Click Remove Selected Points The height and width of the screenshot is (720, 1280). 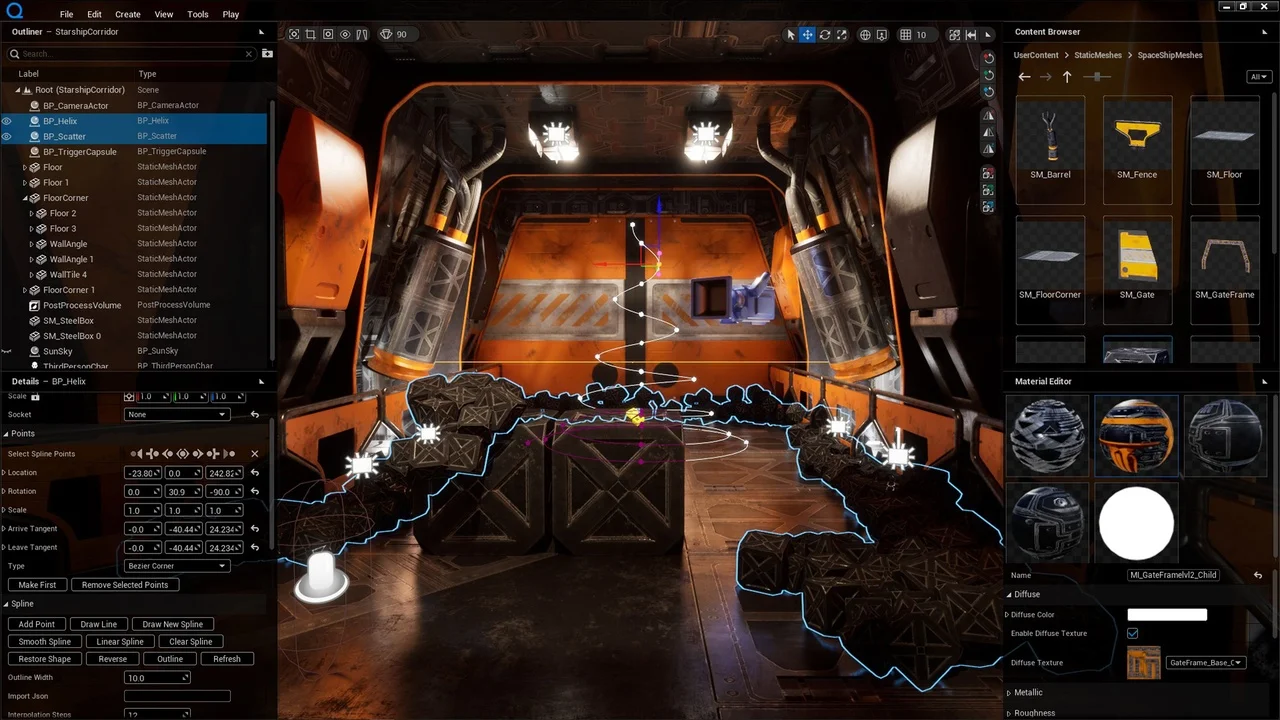(125, 585)
